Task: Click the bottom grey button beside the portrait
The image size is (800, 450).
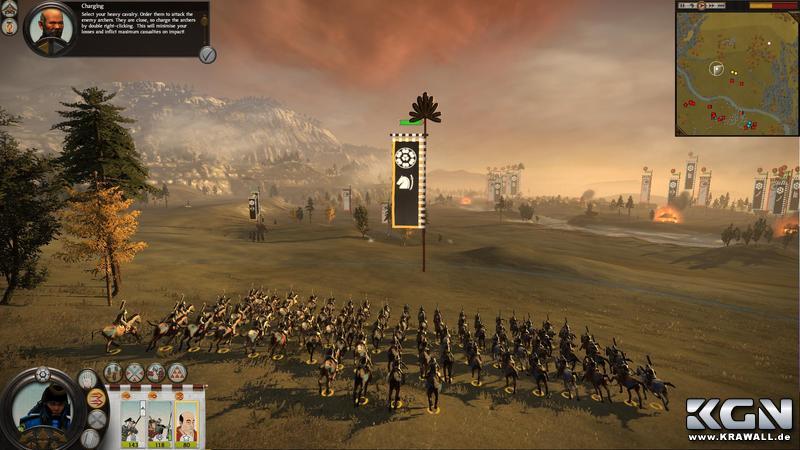Action: pos(90,437)
